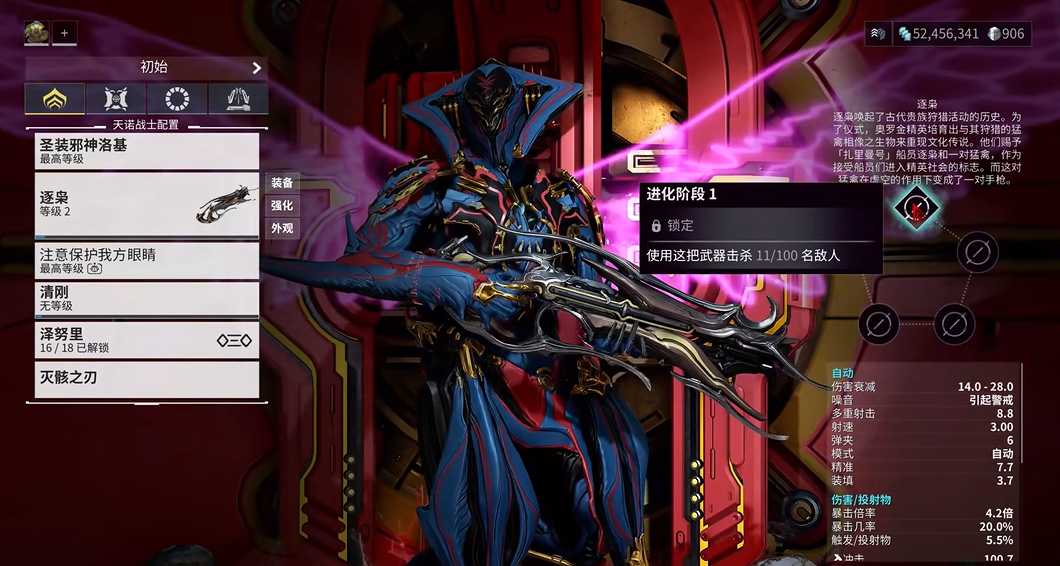This screenshot has width=1060, height=566.
Task: Open the open-hands icon tab
Action: click(x=238, y=98)
